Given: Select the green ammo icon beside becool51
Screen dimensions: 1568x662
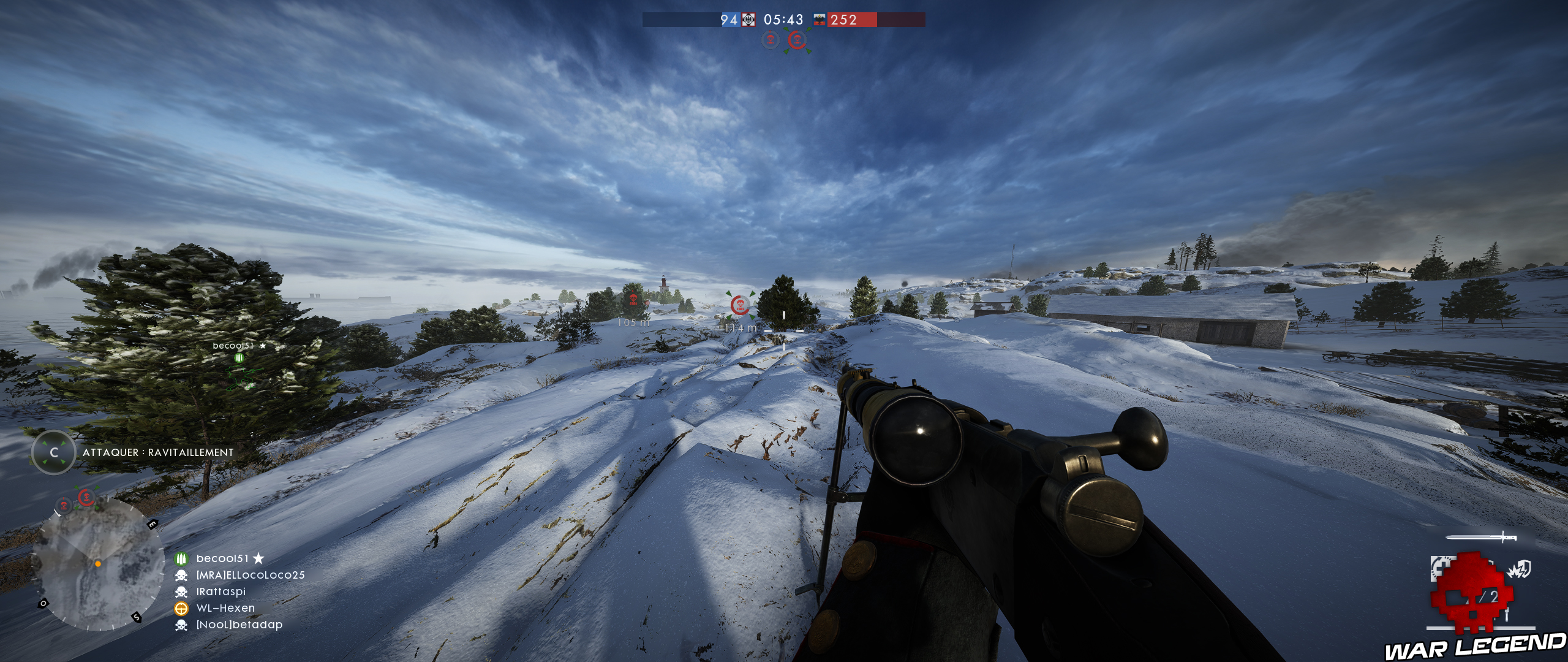Looking at the screenshot, I should [x=181, y=558].
